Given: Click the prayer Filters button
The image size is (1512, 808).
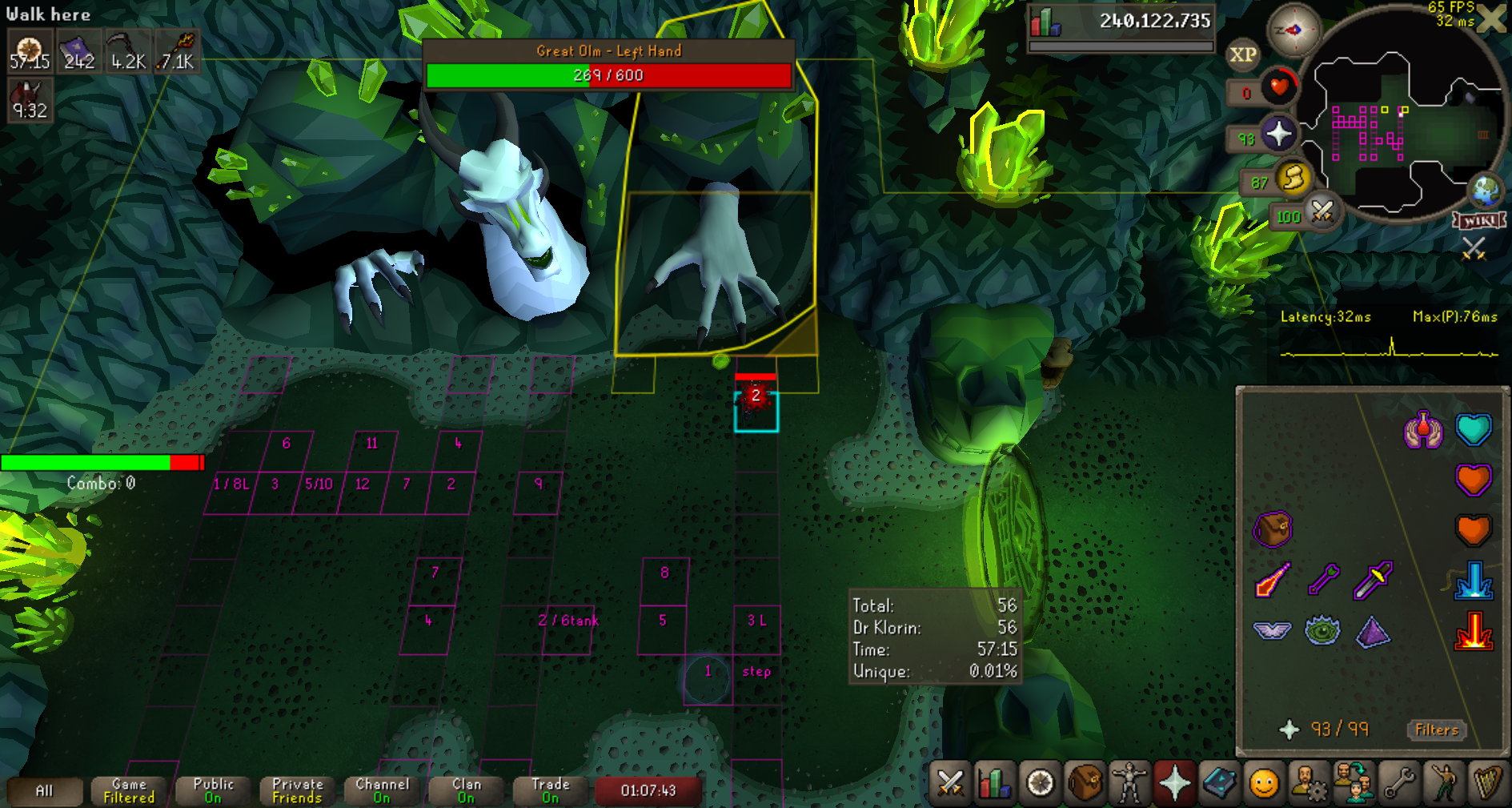Looking at the screenshot, I should [x=1436, y=730].
